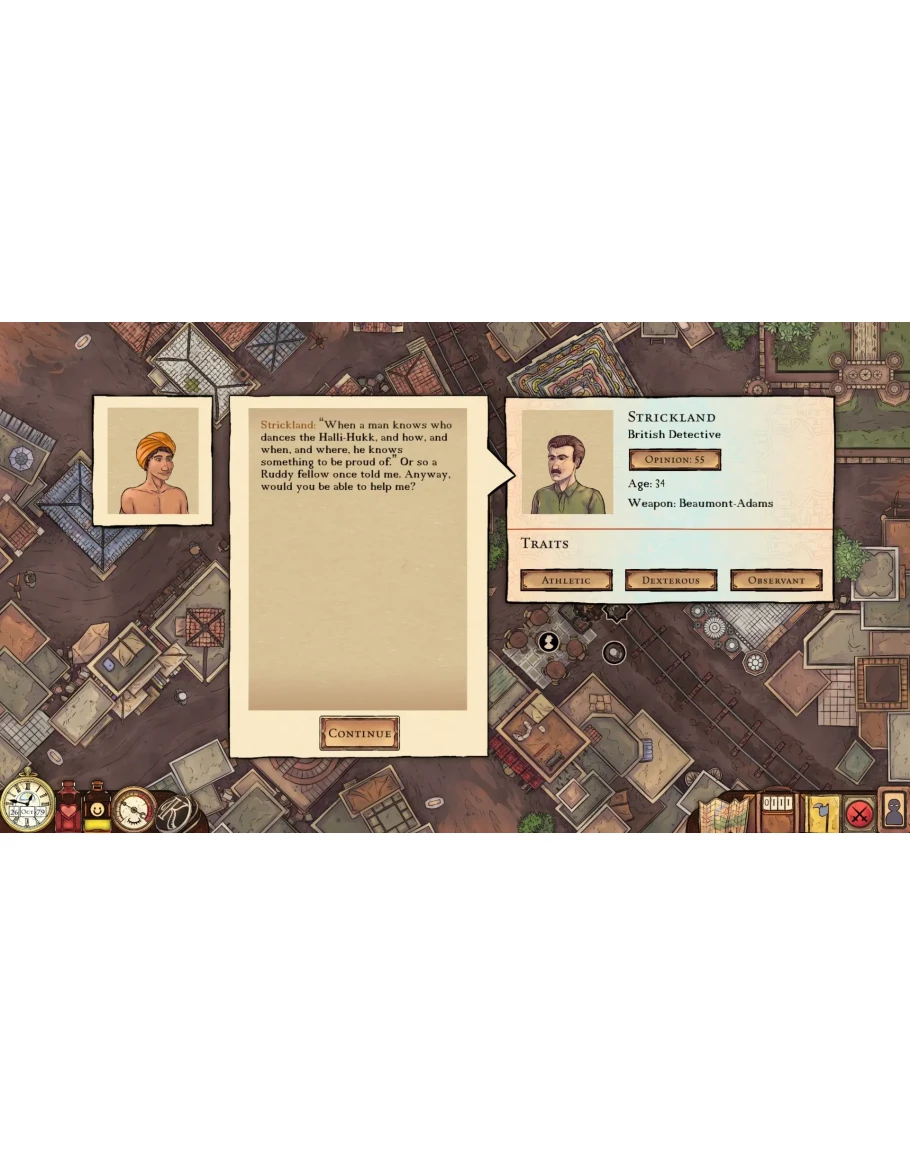Viewport: 910px width, 1155px height.
Task: Open the K-emblem cap icon
Action: [173, 810]
